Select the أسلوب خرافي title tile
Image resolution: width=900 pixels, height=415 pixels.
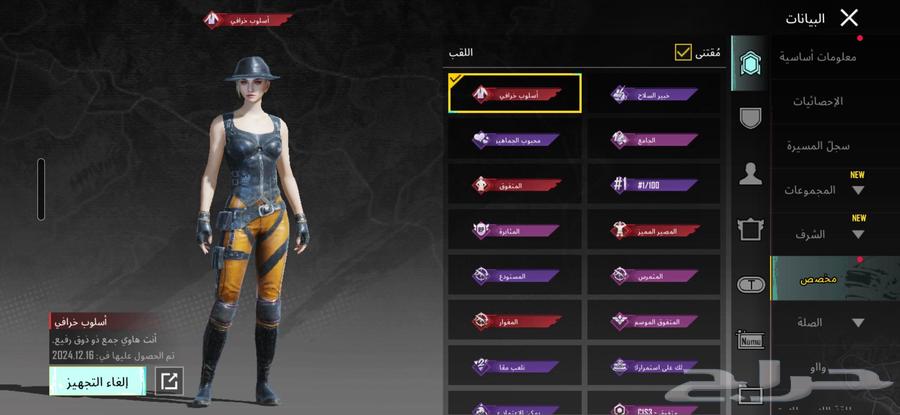click(x=515, y=94)
